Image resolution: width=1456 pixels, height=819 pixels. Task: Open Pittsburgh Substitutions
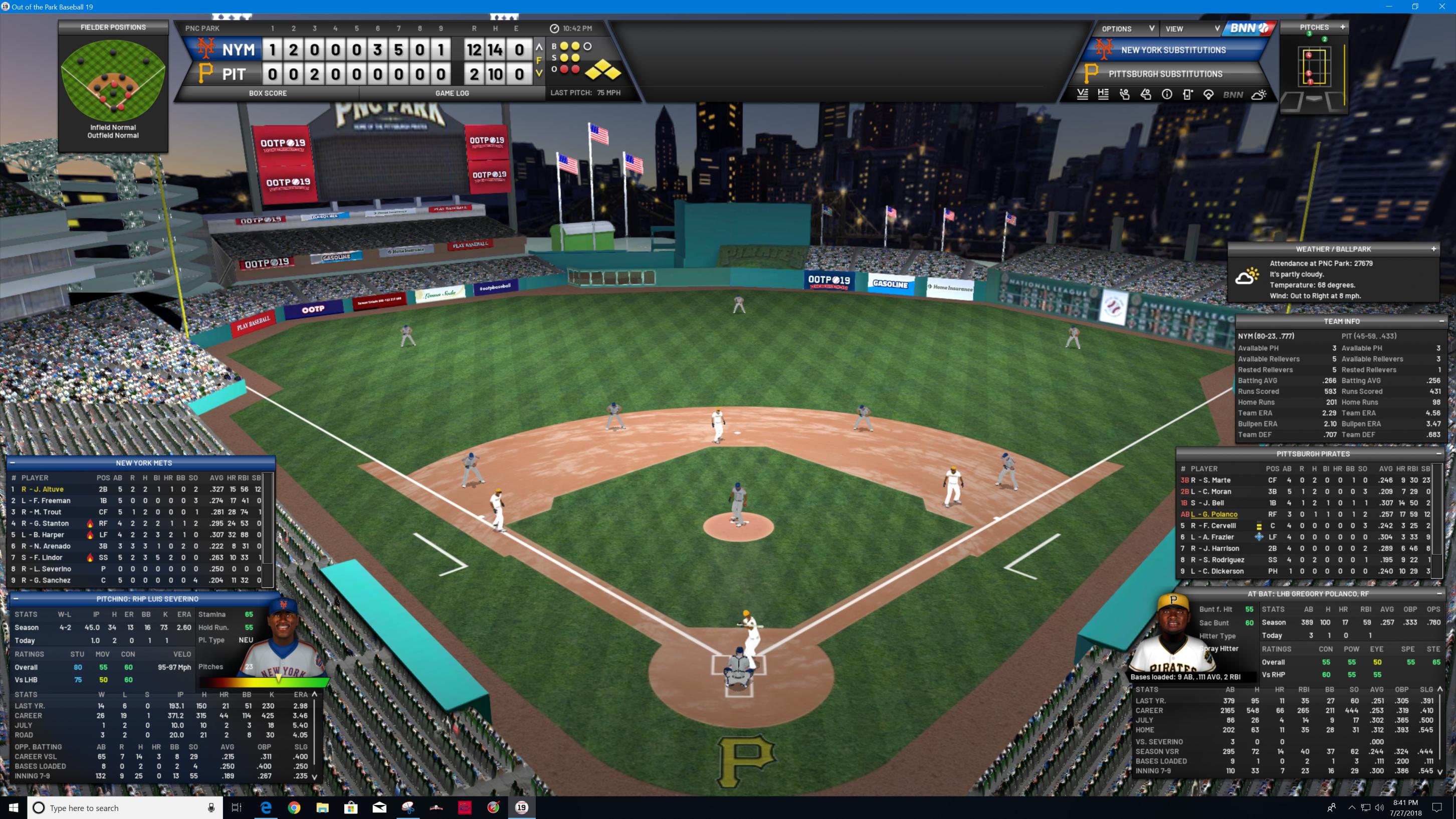tap(1165, 74)
